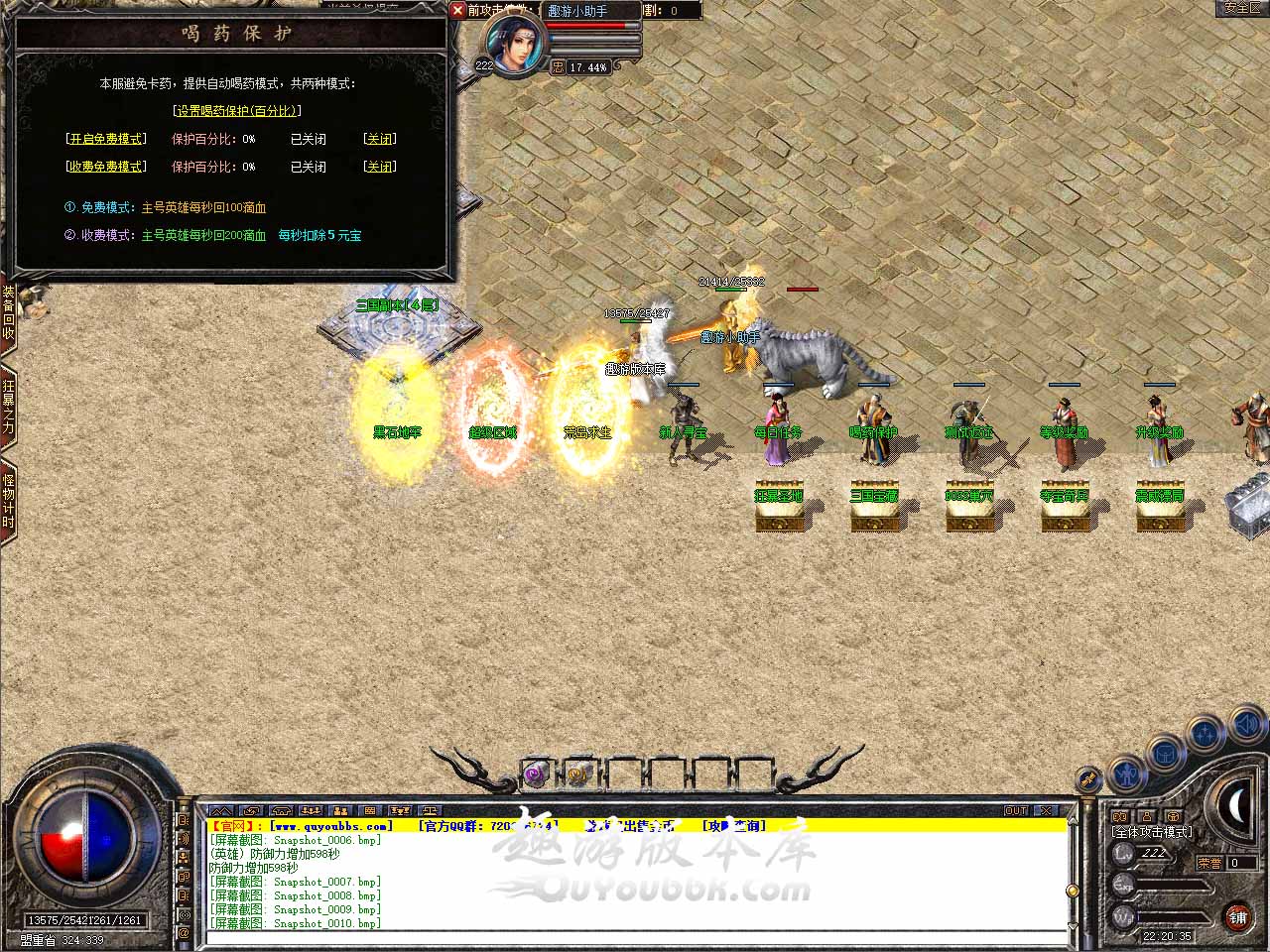Select the 收费免费模式 link
Screen dimensions: 1270x952
tap(106, 167)
